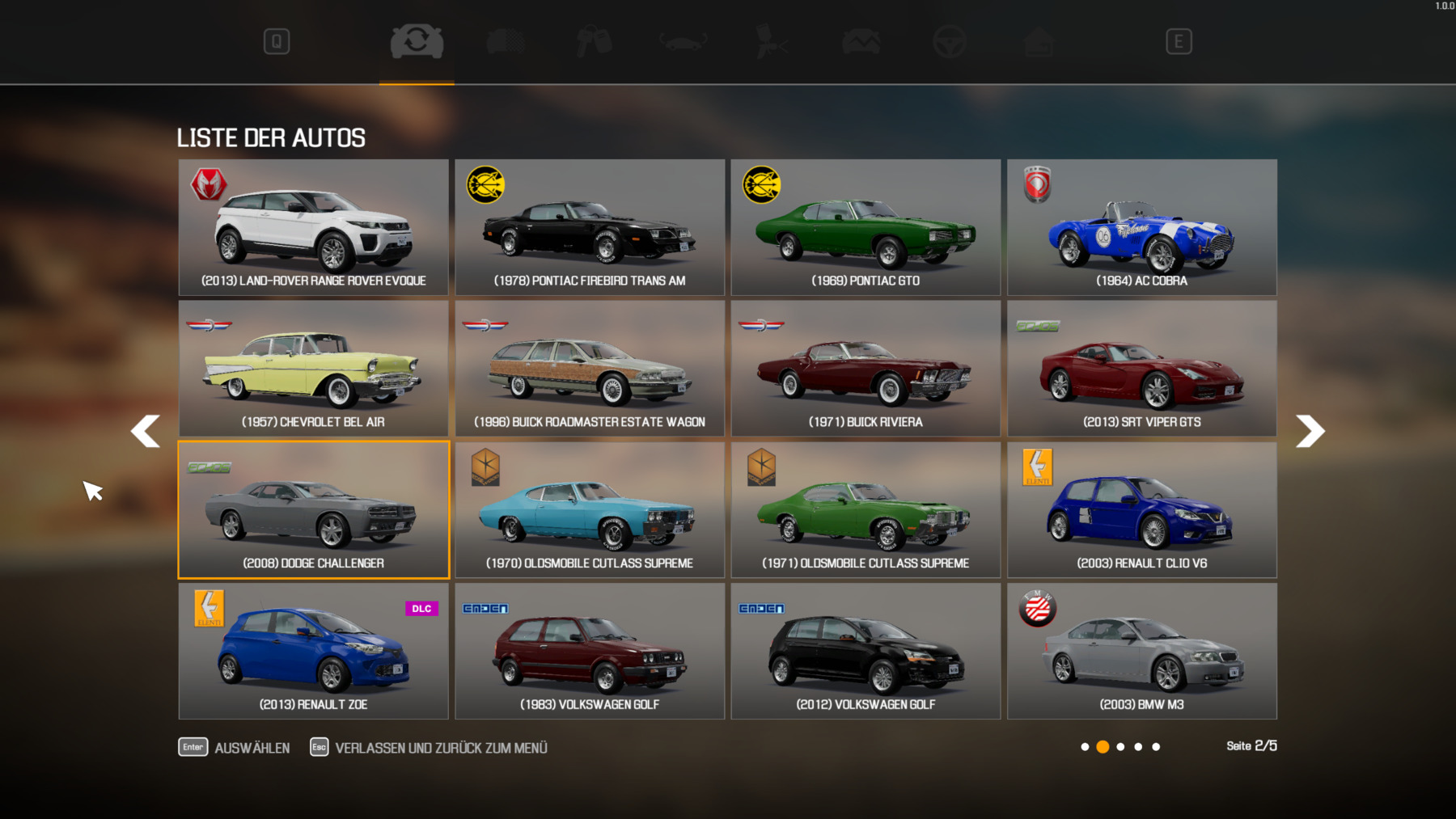Select the 1996 Buick Roadmaster Estate Wagon
Screen dimensions: 1456x819
point(590,369)
